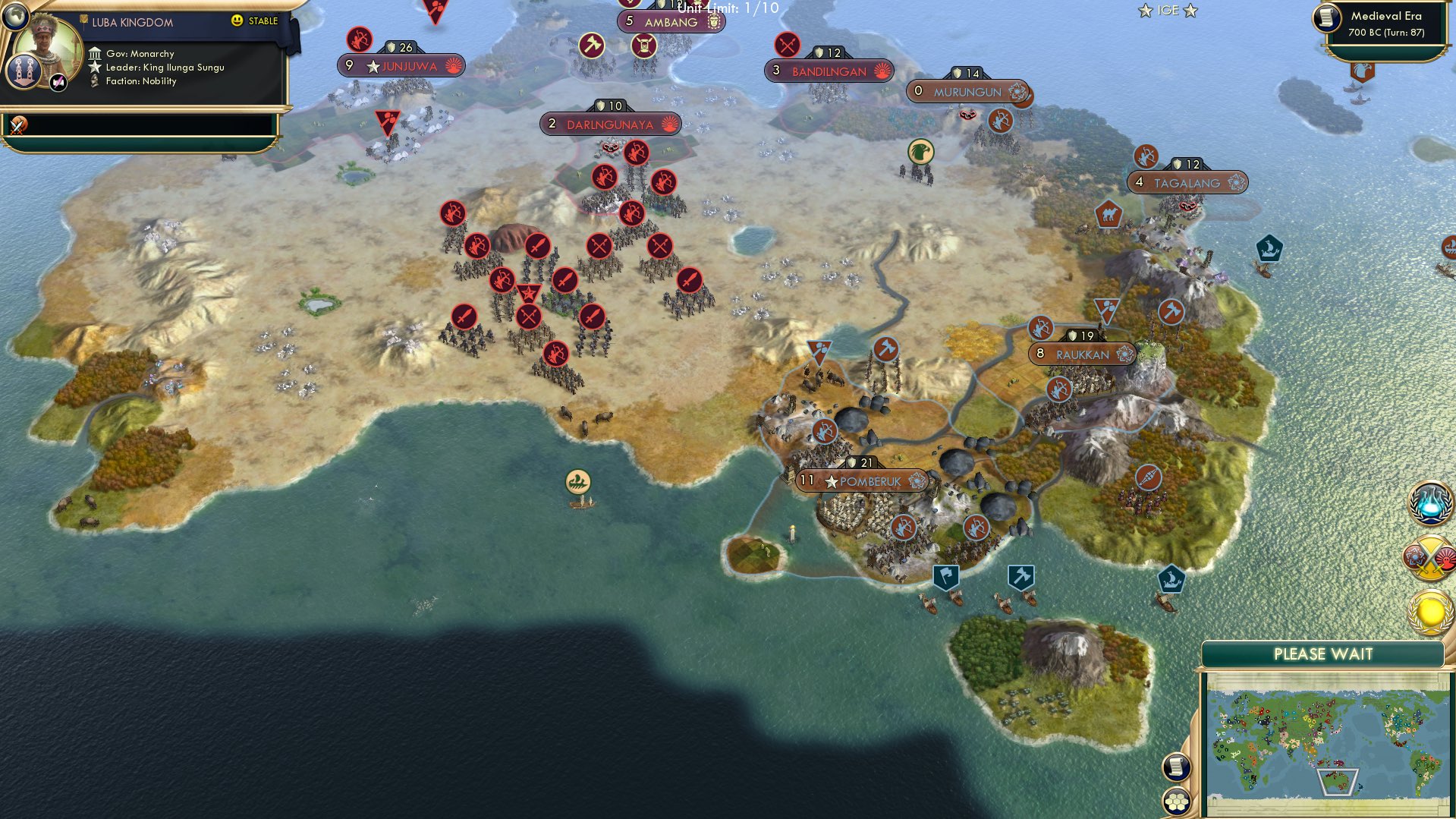Switch to Strategic View with the hex icon
Image resolution: width=1456 pixels, height=819 pixels.
tap(1175, 802)
